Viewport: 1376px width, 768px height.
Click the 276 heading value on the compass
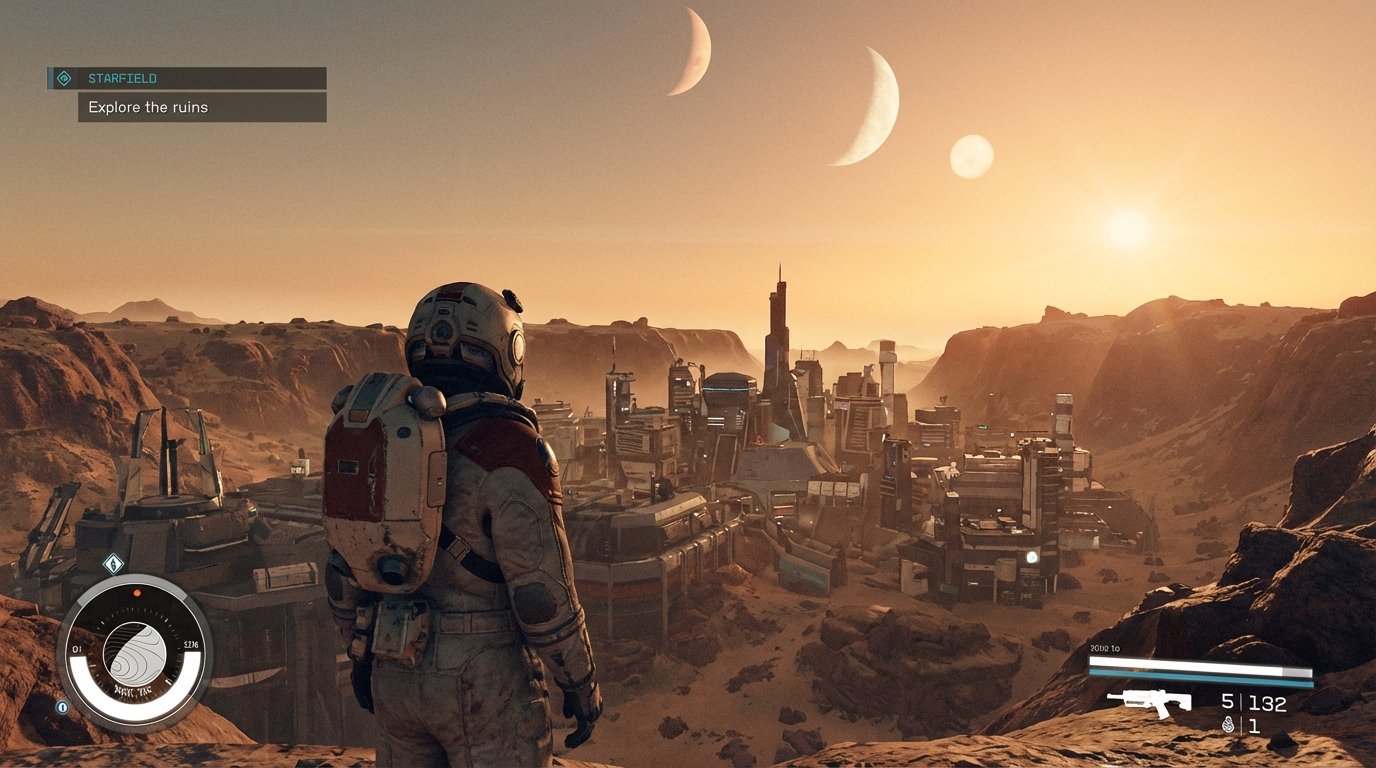coord(190,644)
